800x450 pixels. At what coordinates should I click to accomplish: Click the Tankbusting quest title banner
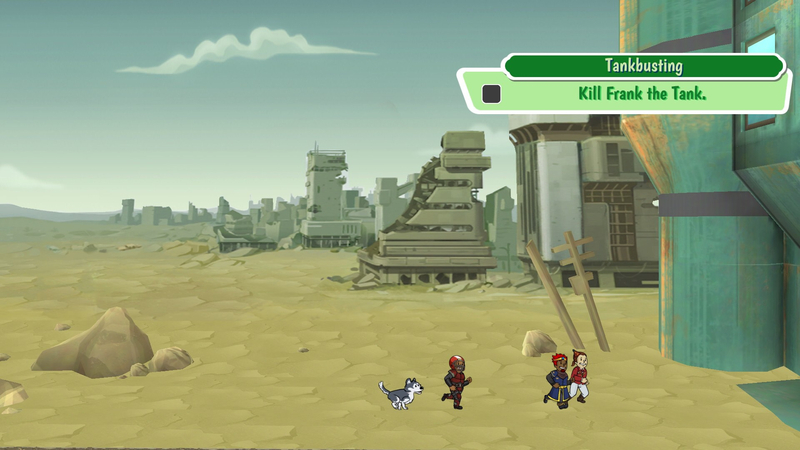click(x=643, y=66)
